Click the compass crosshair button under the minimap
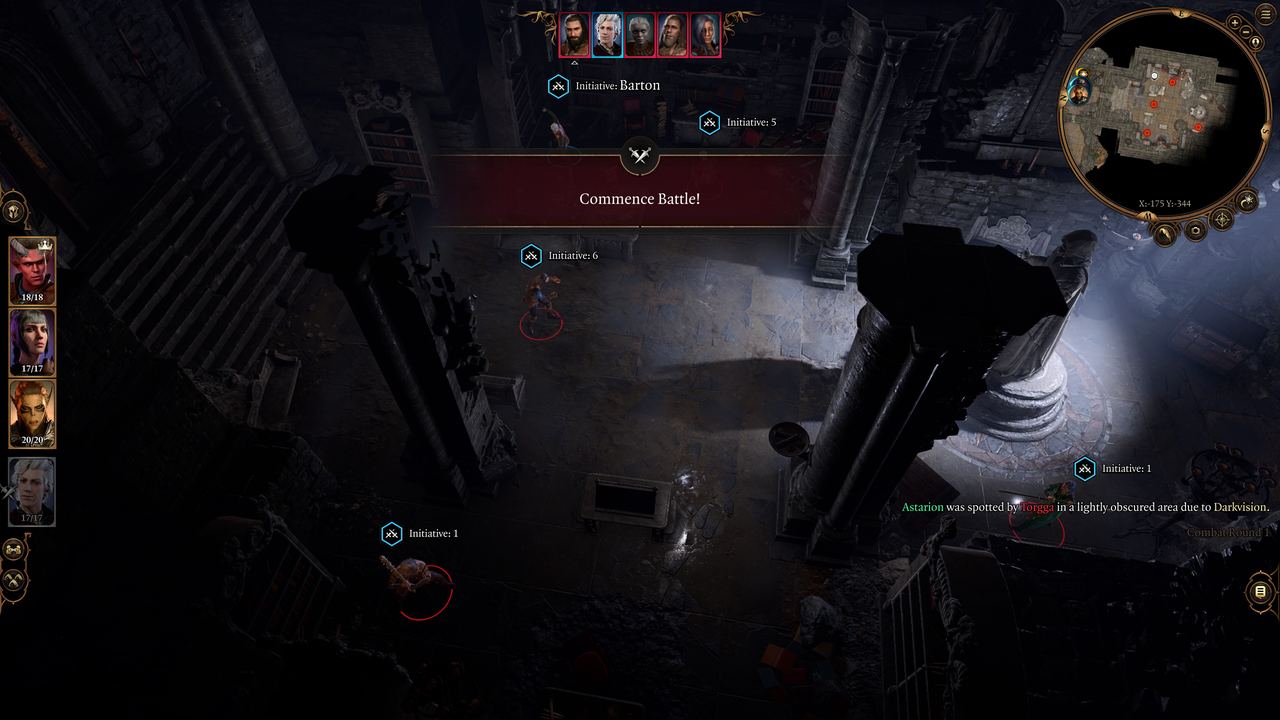Image resolution: width=1280 pixels, height=720 pixels. 1222,219
